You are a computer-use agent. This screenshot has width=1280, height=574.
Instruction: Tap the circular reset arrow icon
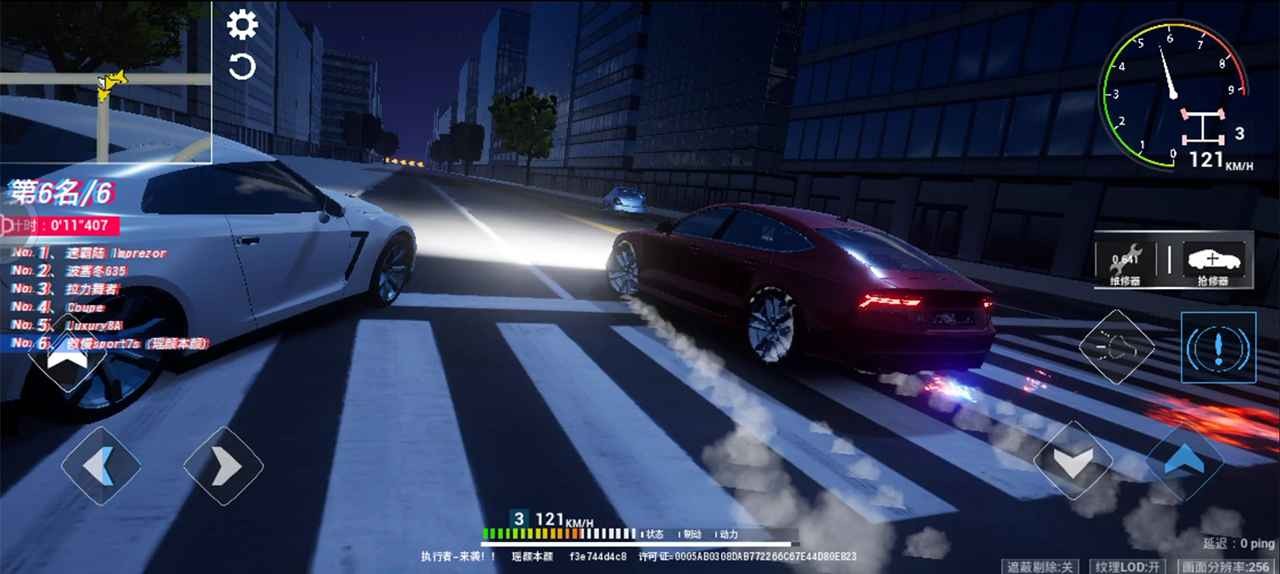(242, 68)
